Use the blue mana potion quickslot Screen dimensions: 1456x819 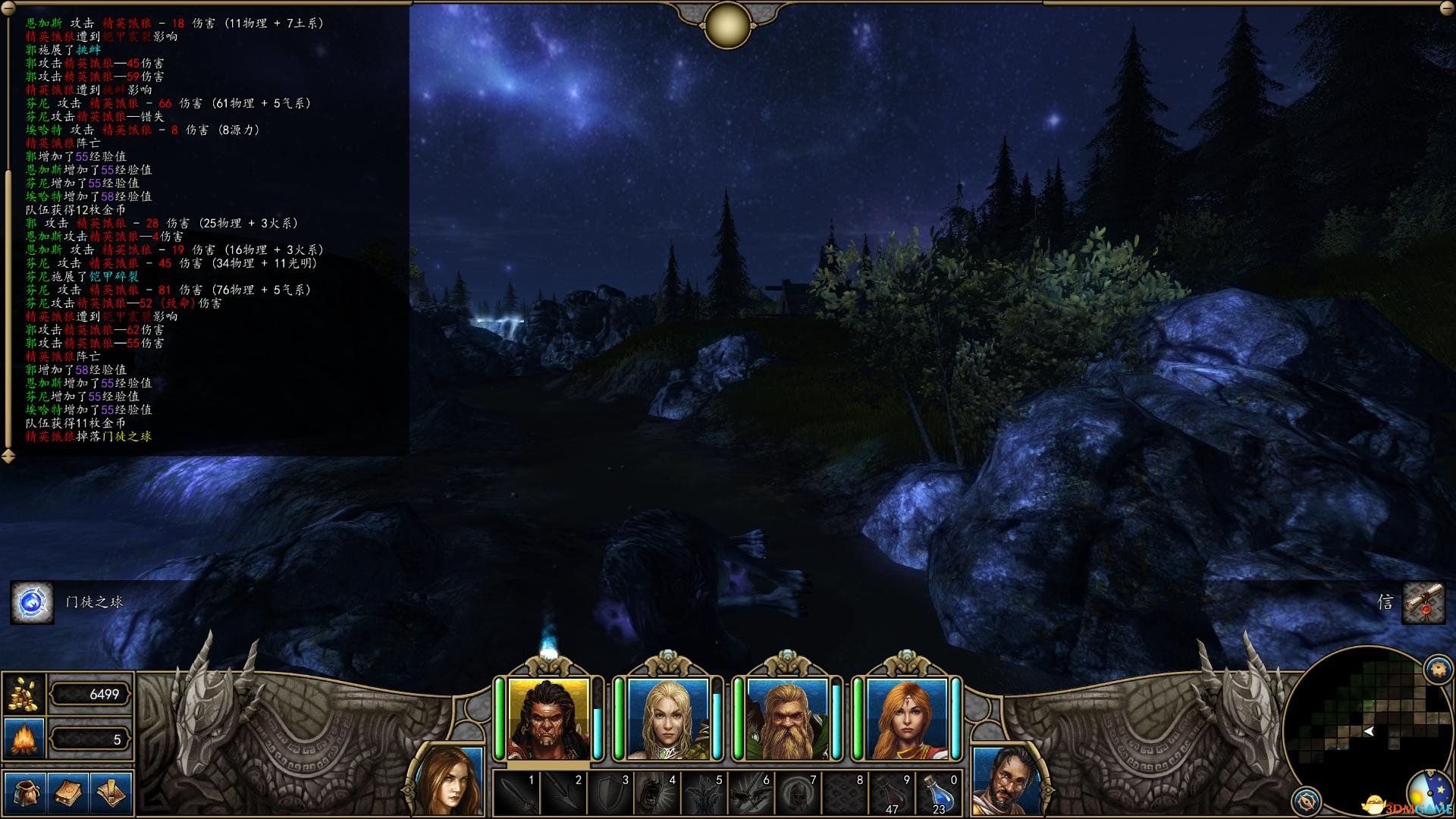(x=940, y=793)
